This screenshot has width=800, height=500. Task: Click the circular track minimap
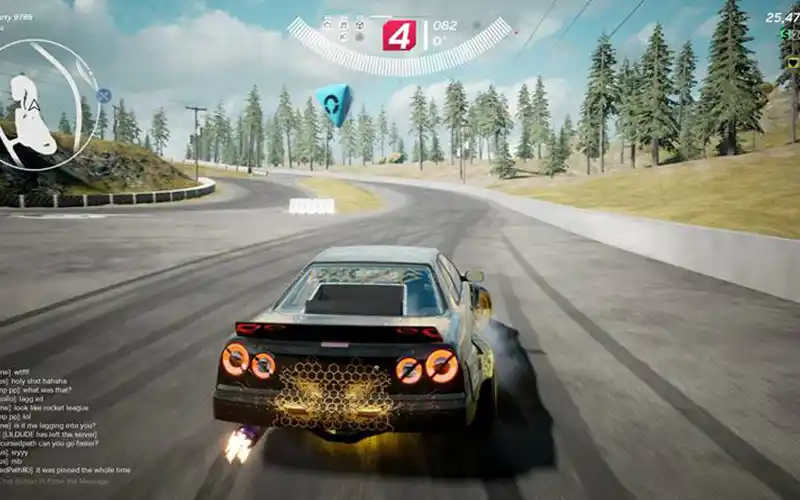47,104
